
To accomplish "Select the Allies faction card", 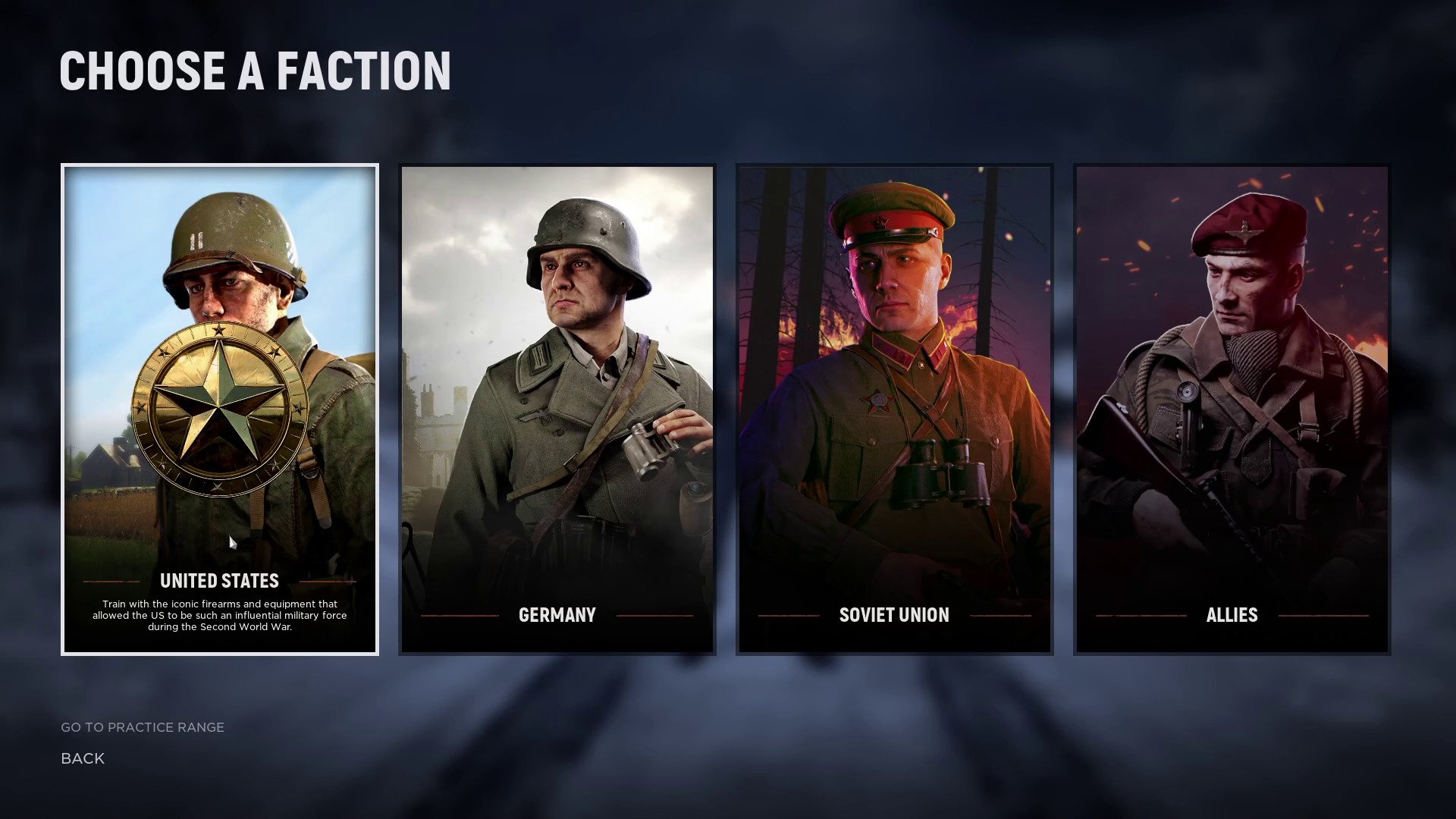I will [x=1232, y=409].
